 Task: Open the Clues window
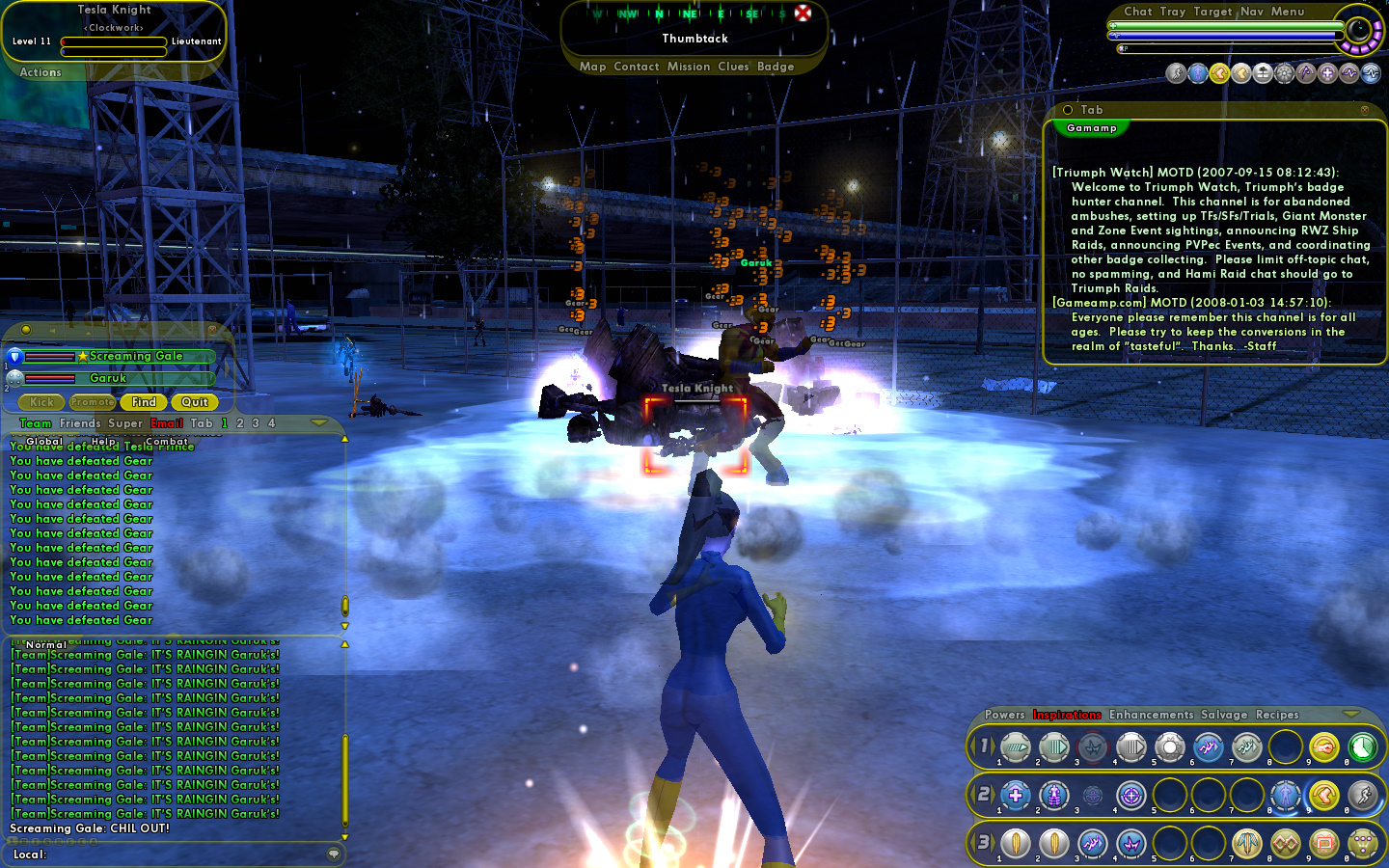(x=733, y=67)
